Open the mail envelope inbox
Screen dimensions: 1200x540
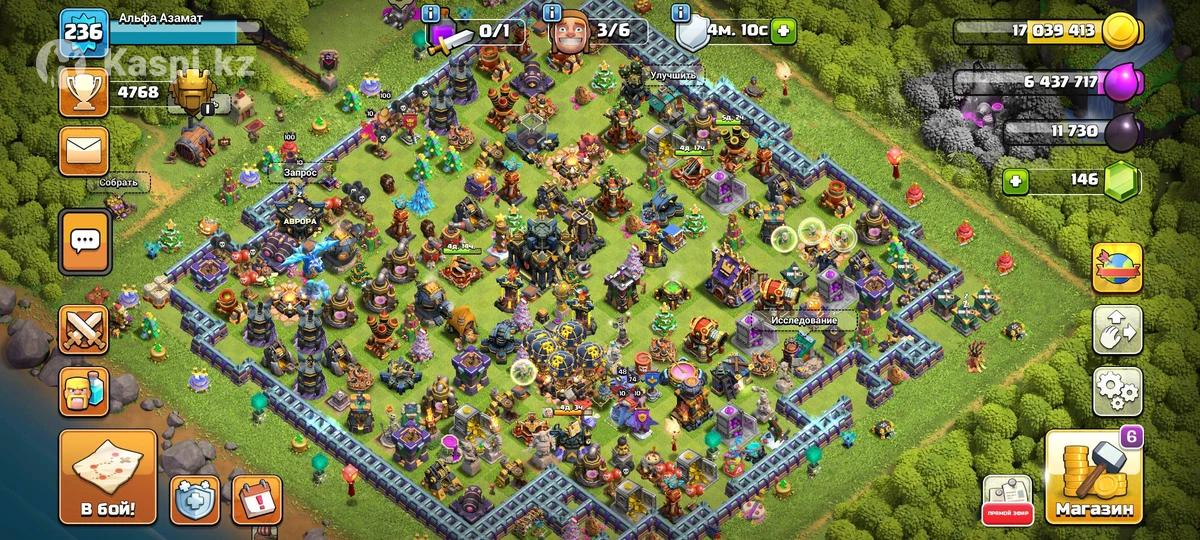click(x=84, y=152)
